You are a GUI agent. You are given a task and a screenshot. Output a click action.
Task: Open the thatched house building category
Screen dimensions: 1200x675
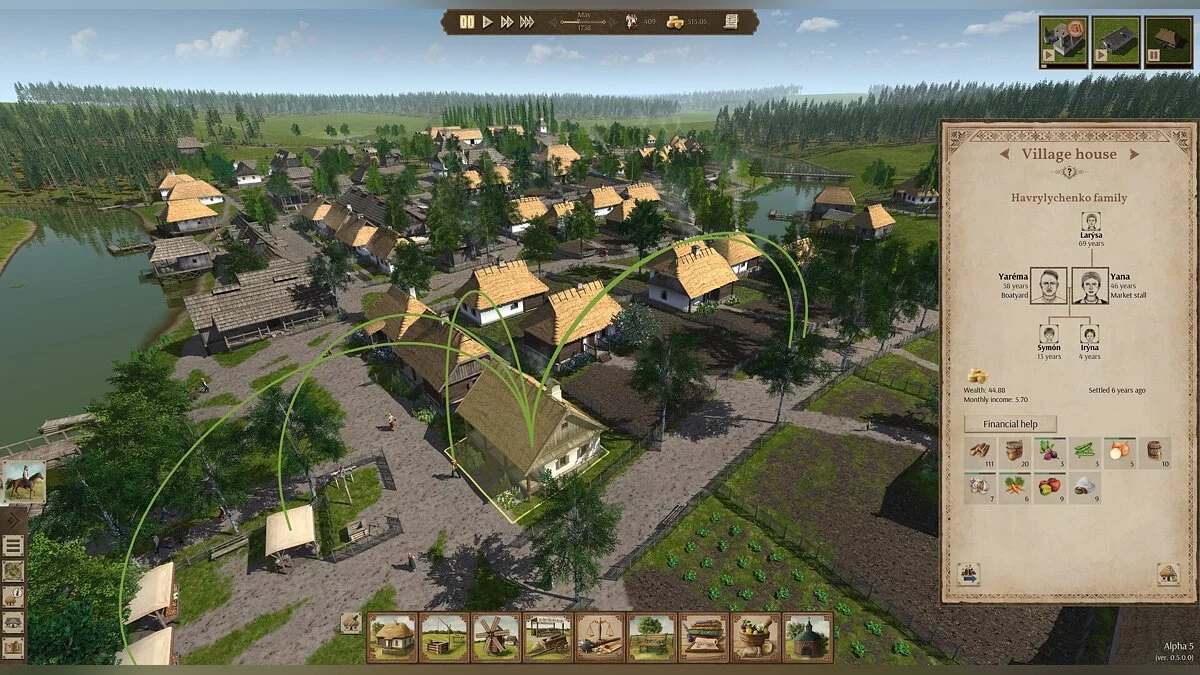[392, 637]
